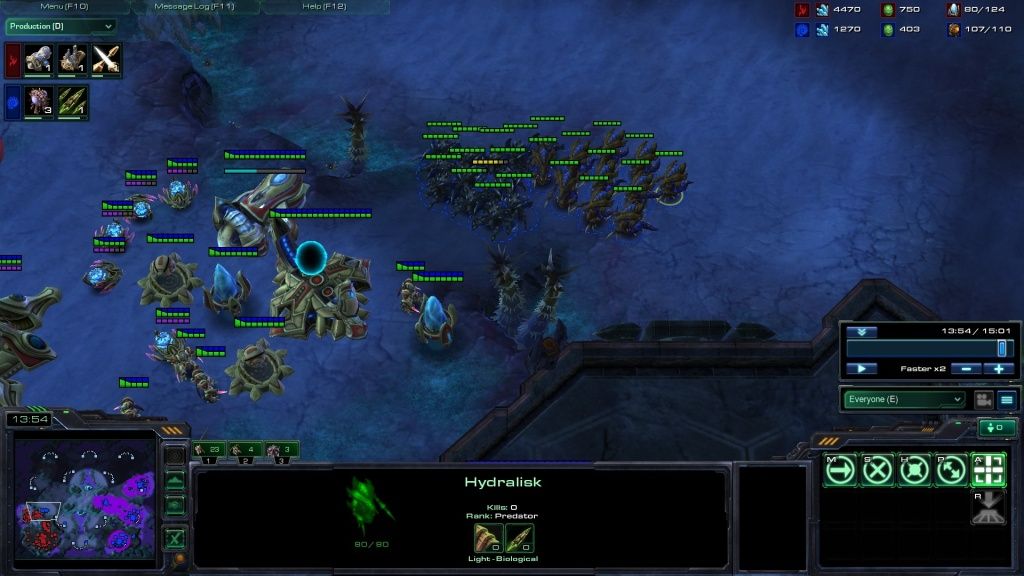1024x576 pixels.
Task: Open the Help (F12) menu
Action: point(323,6)
